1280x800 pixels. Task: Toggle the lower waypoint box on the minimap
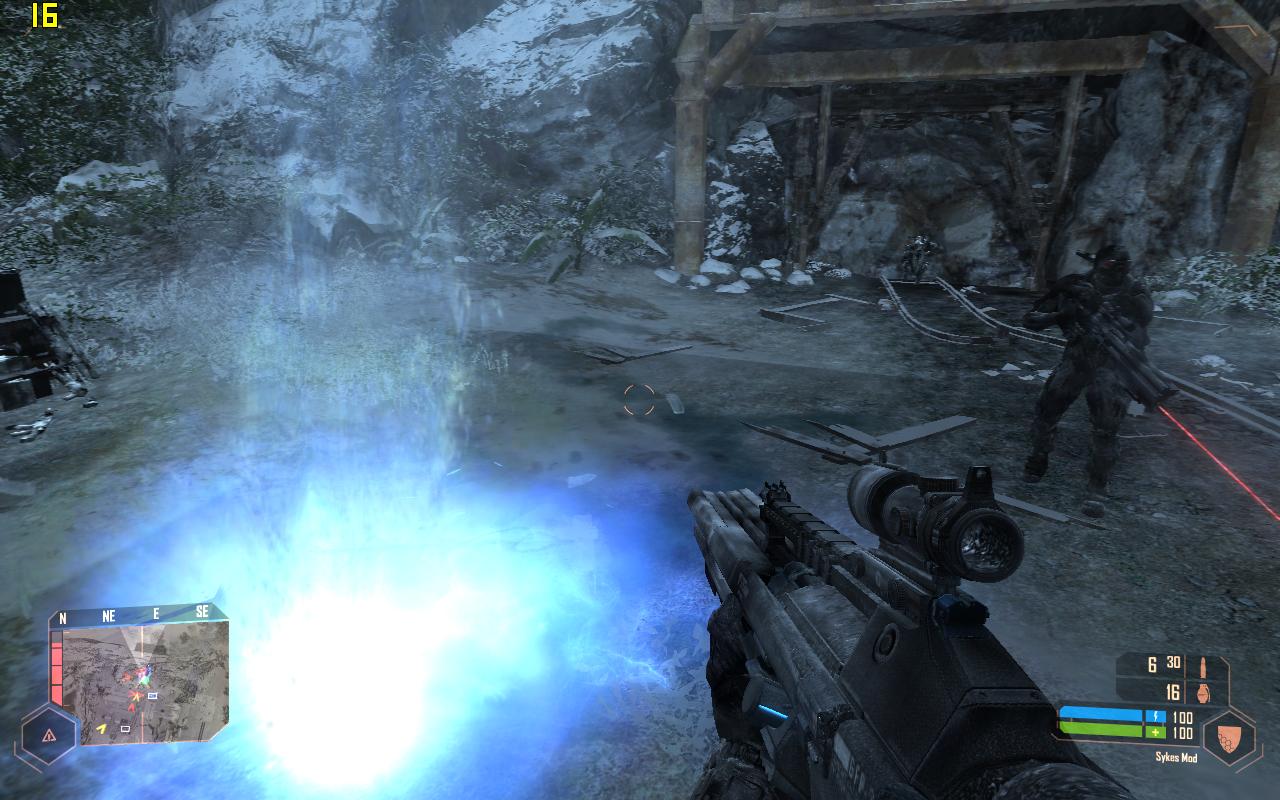coord(125,729)
